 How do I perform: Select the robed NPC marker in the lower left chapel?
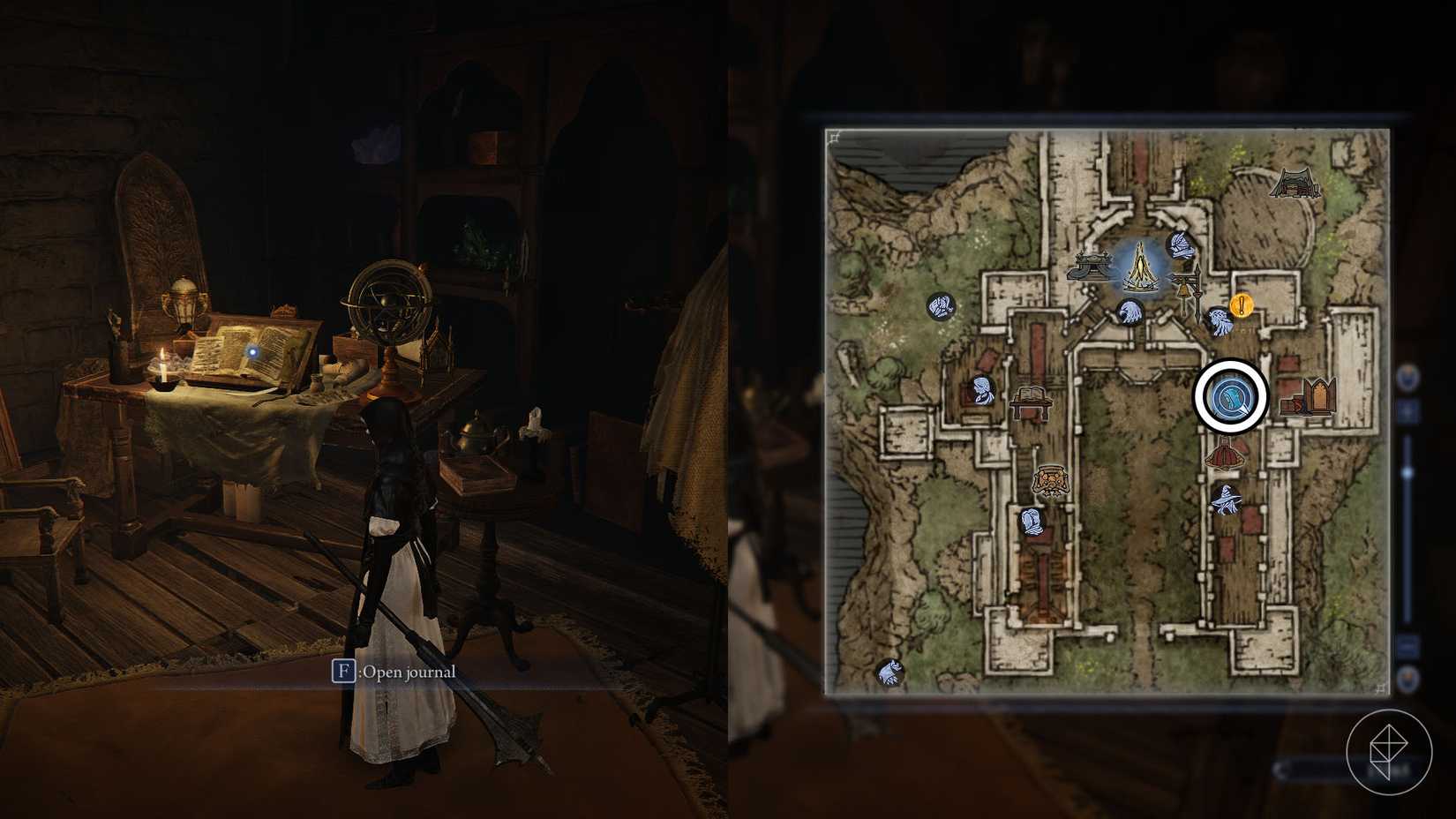pyautogui.click(x=1031, y=522)
